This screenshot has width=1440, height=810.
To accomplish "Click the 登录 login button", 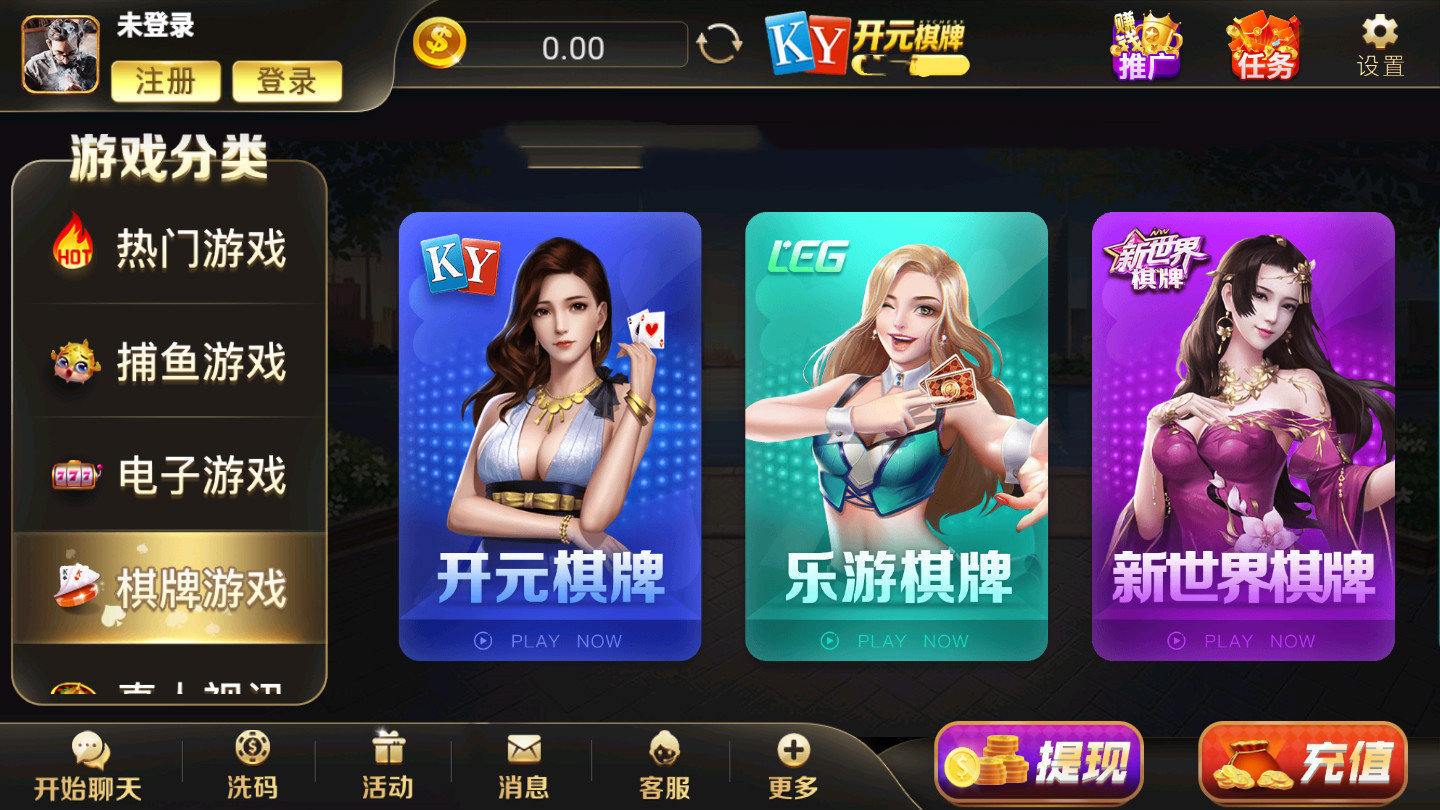I will 288,83.
